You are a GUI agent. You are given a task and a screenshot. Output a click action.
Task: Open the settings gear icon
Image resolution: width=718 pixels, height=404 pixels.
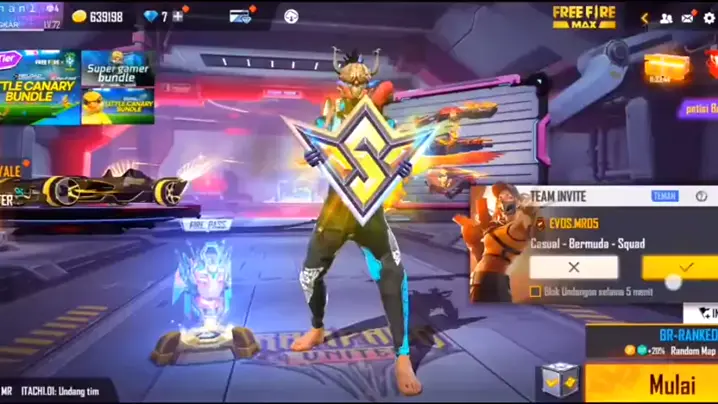(x=710, y=17)
